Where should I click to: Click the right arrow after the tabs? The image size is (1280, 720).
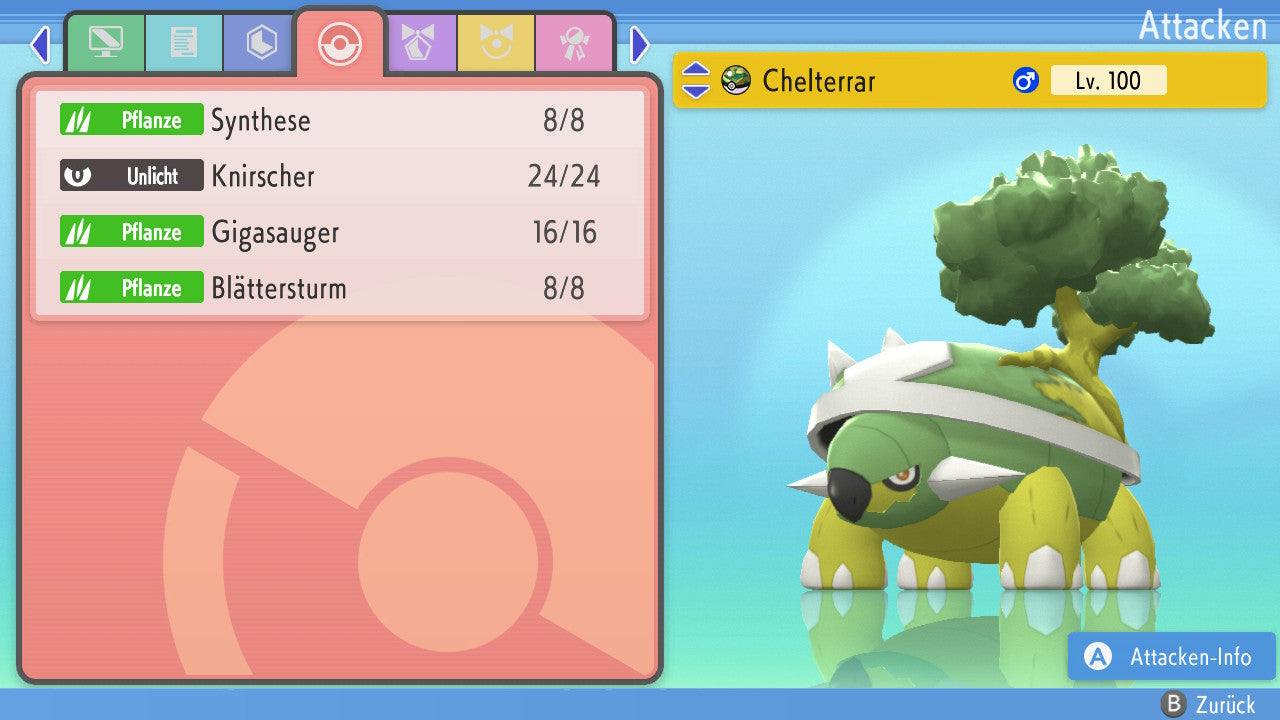[x=640, y=45]
